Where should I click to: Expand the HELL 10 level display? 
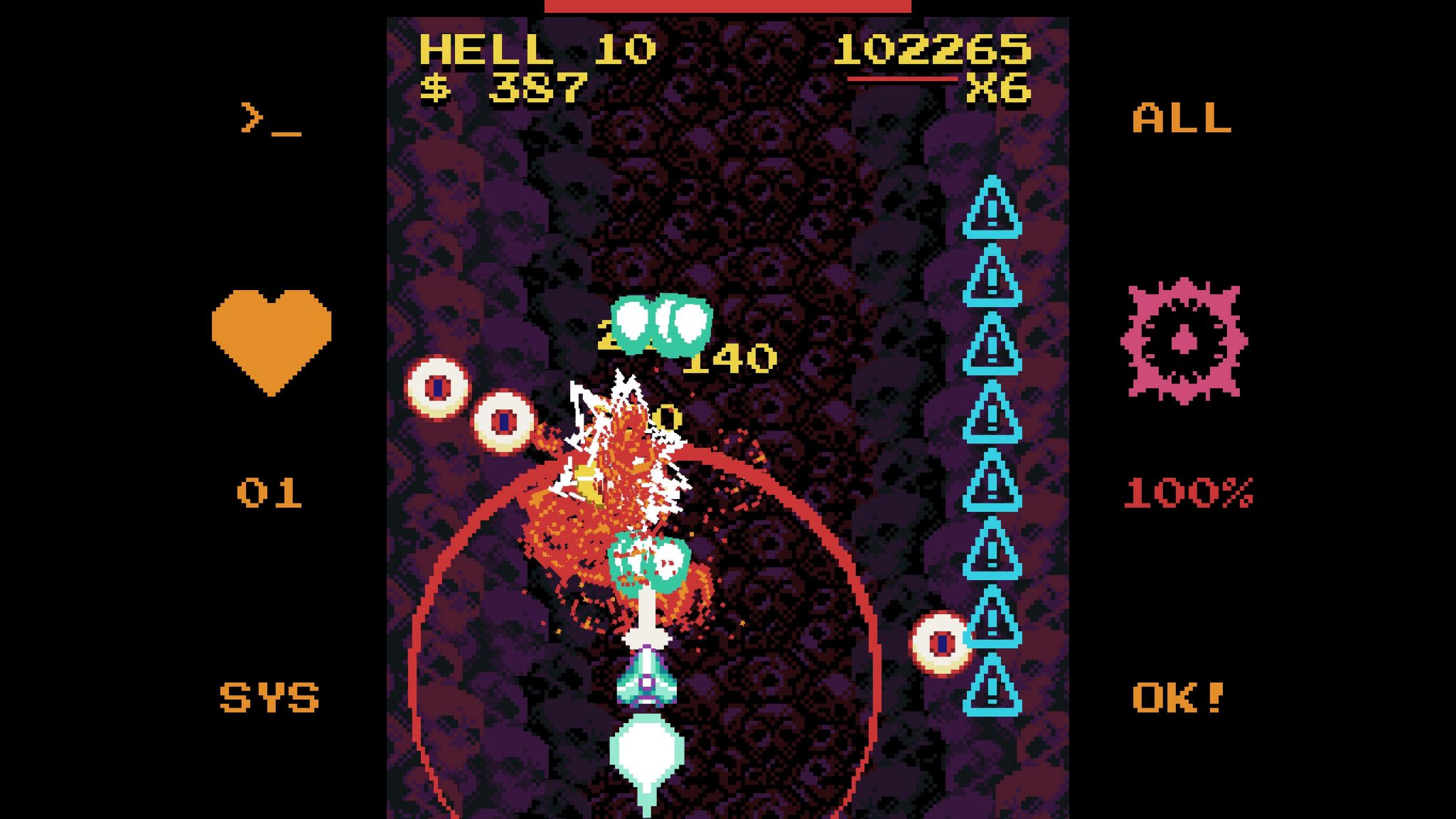539,48
